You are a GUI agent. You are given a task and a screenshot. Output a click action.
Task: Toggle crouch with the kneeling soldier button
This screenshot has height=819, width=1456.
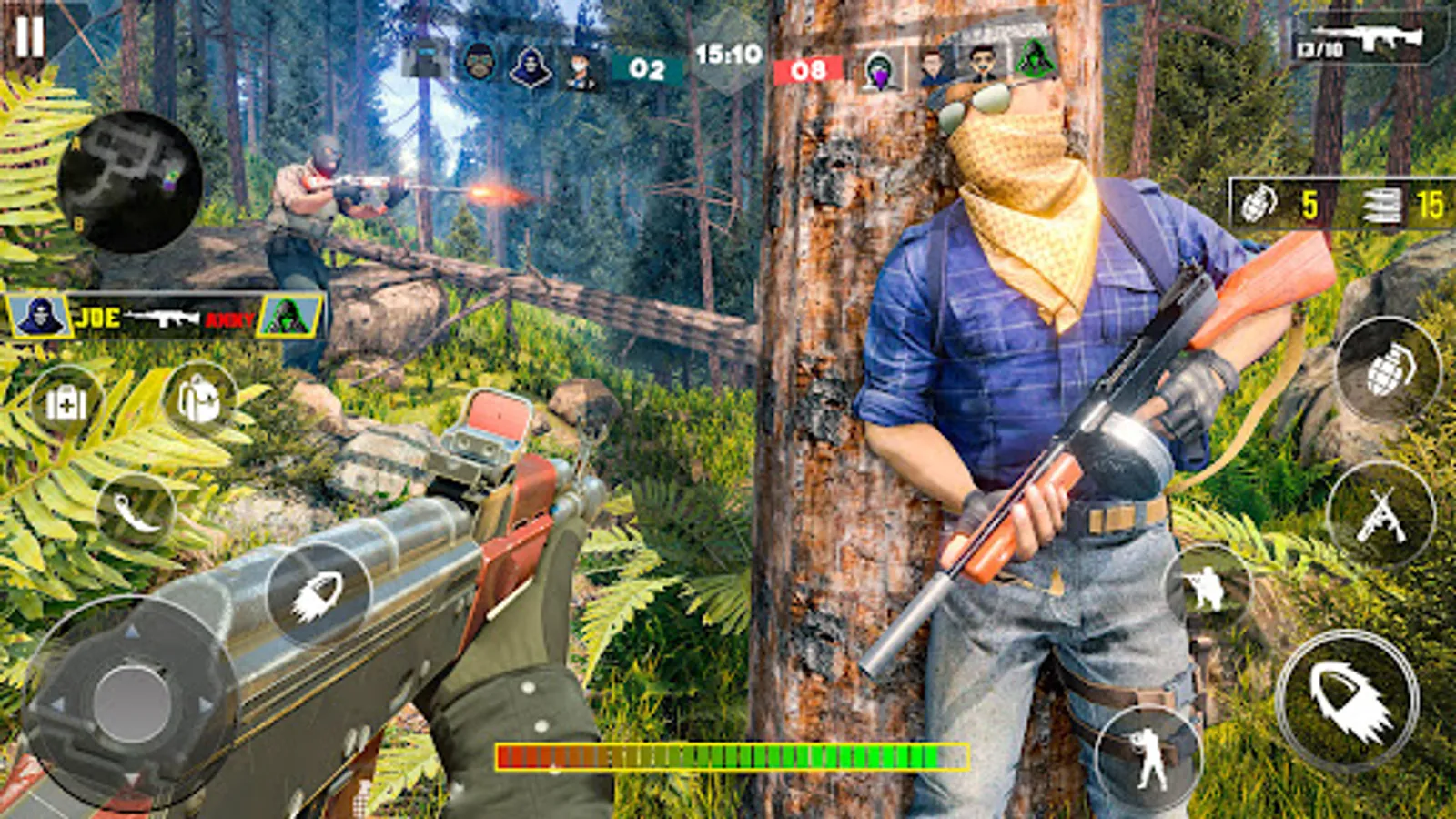[x=1208, y=589]
